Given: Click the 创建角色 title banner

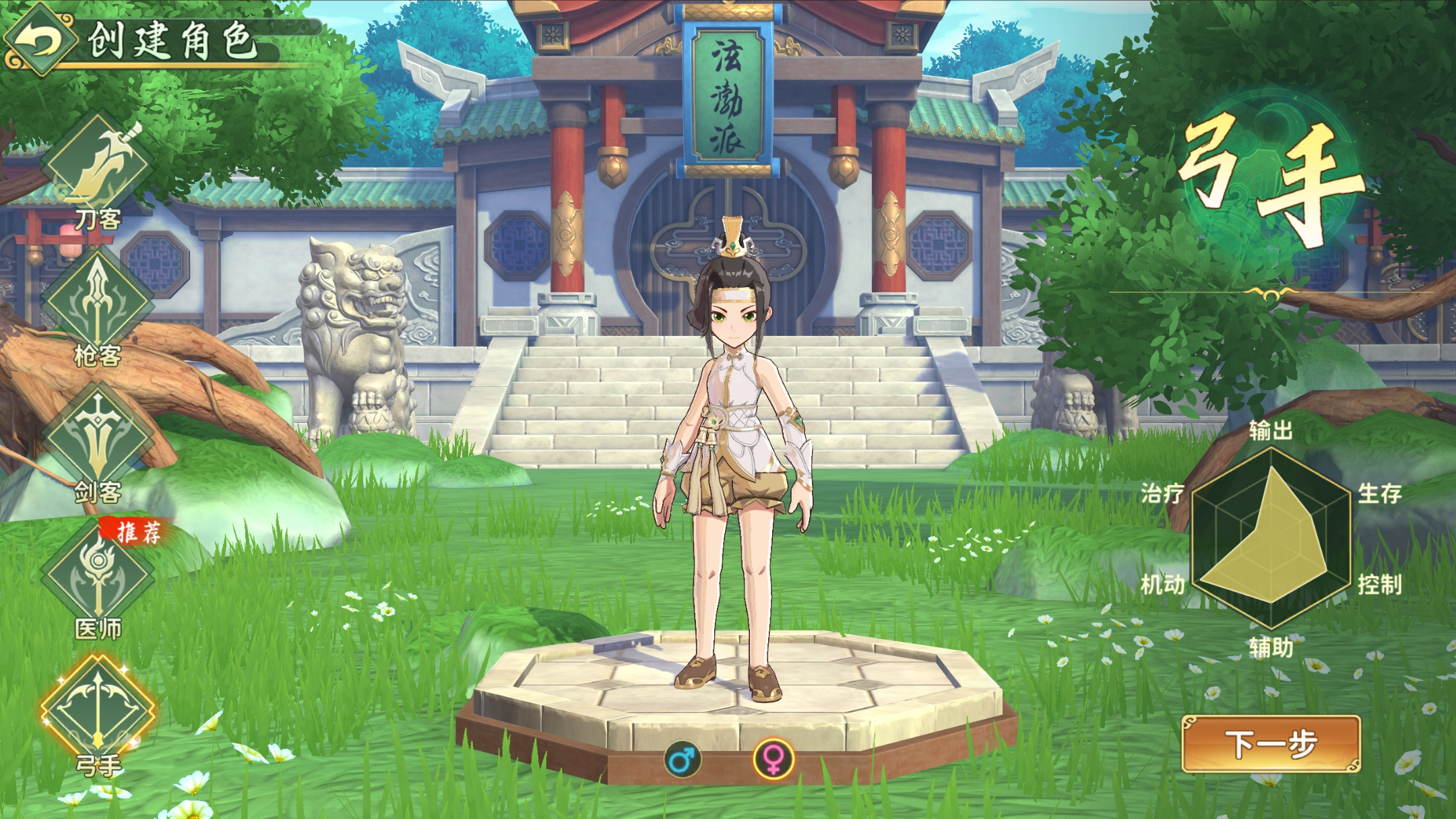Looking at the screenshot, I should (x=170, y=40).
